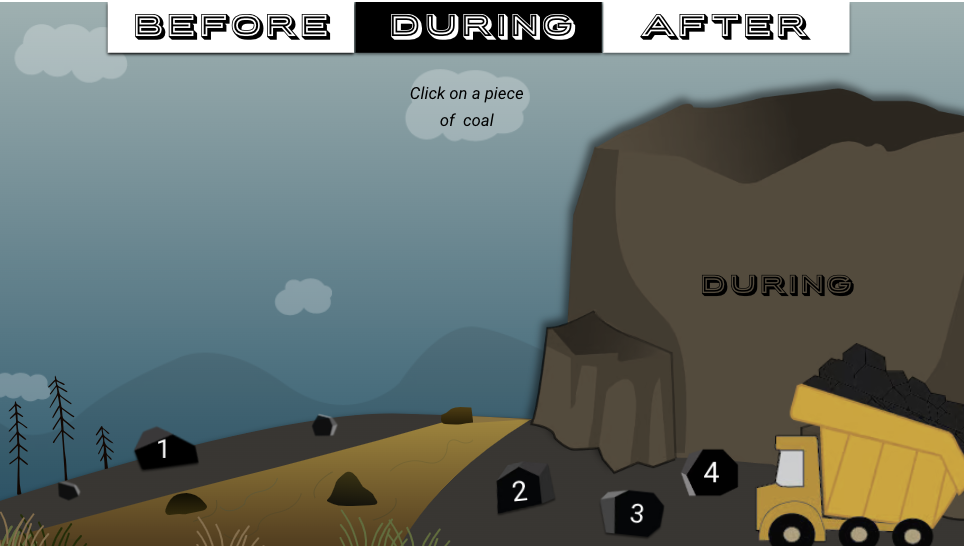This screenshot has width=964, height=546.
Task: Click coal piece number 1
Action: [x=165, y=449]
